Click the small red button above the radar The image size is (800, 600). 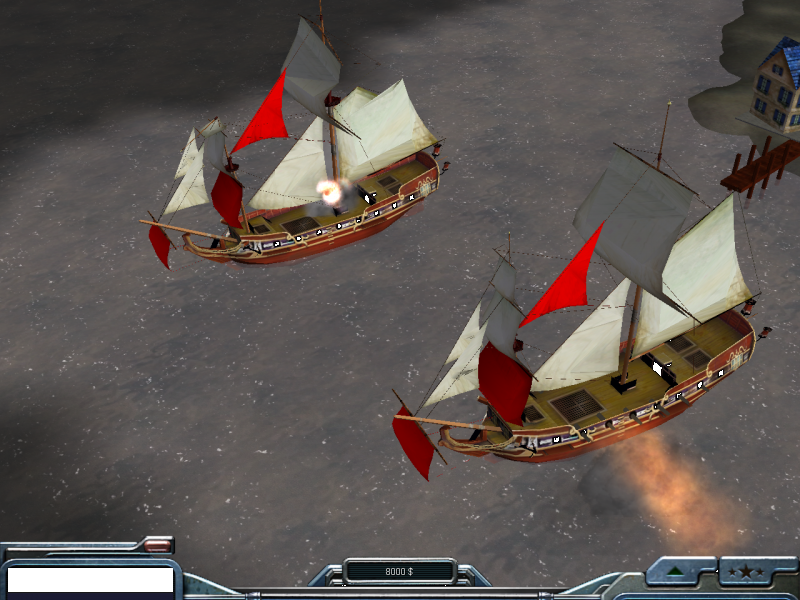[156, 545]
